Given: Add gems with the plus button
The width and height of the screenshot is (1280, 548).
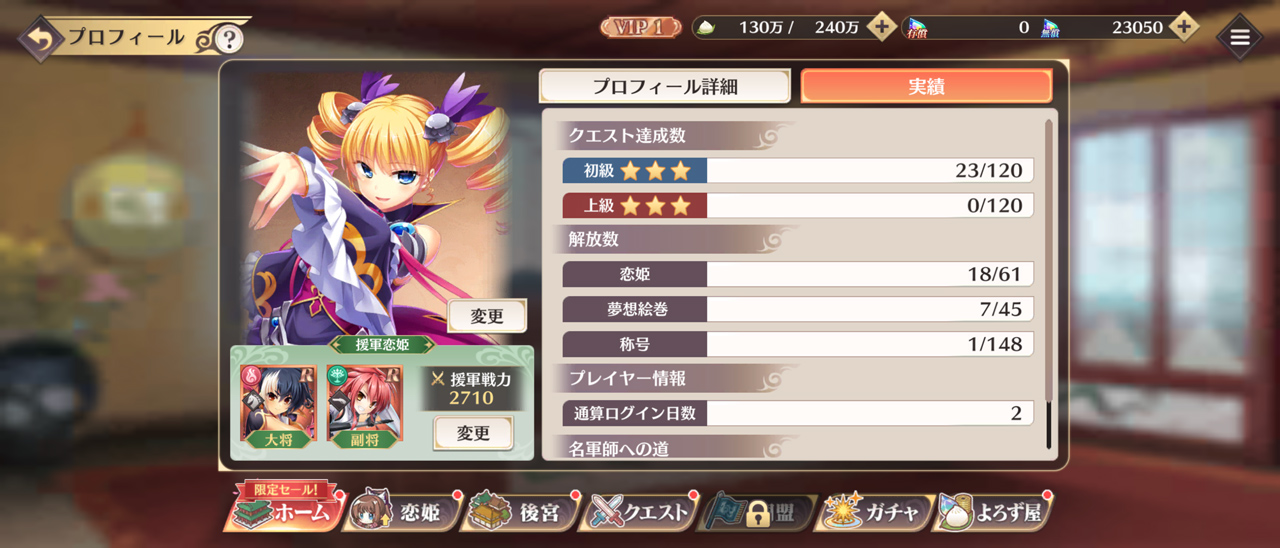Looking at the screenshot, I should point(1184,27).
